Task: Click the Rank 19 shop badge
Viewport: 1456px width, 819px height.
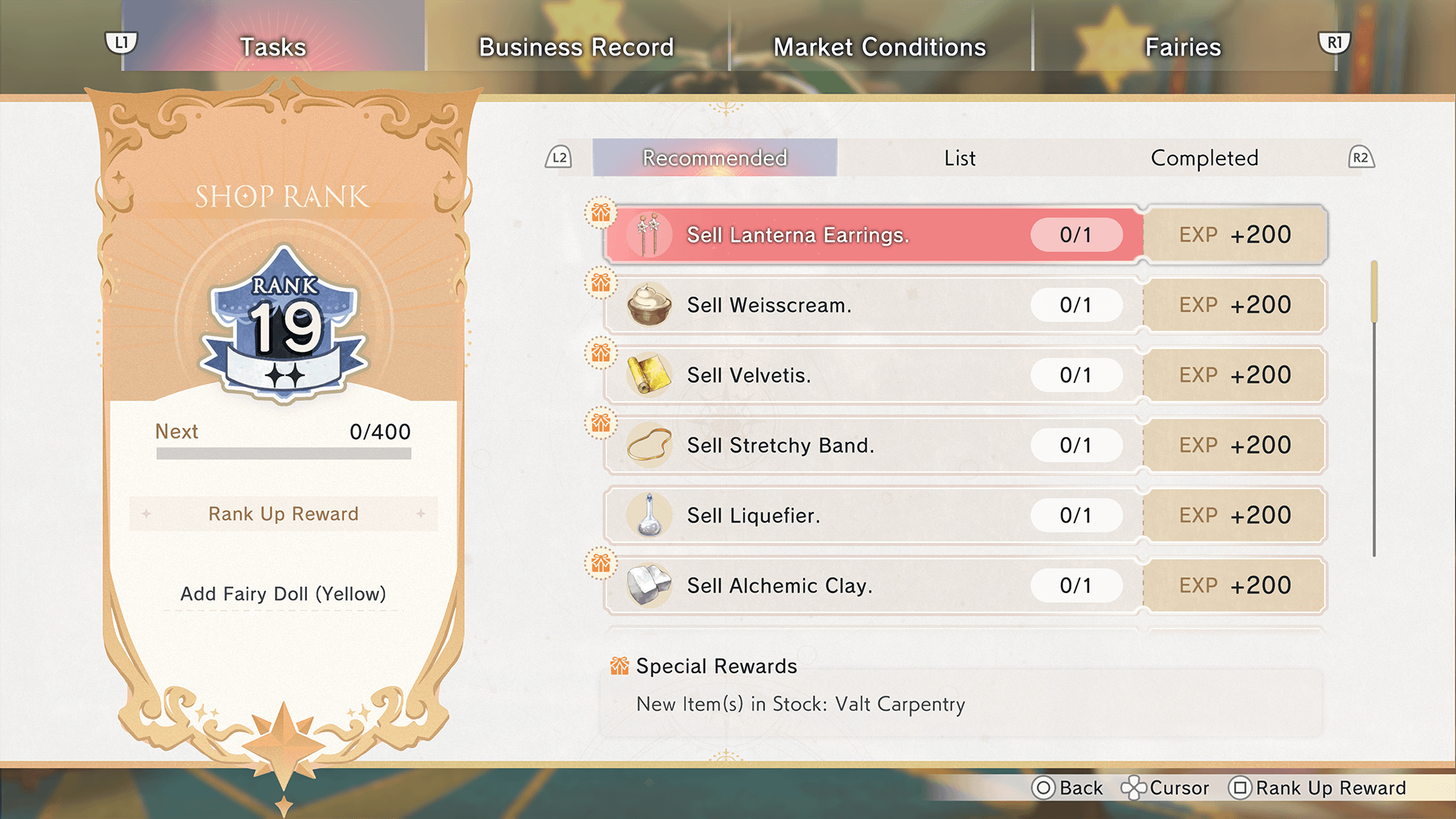Action: coord(285,325)
